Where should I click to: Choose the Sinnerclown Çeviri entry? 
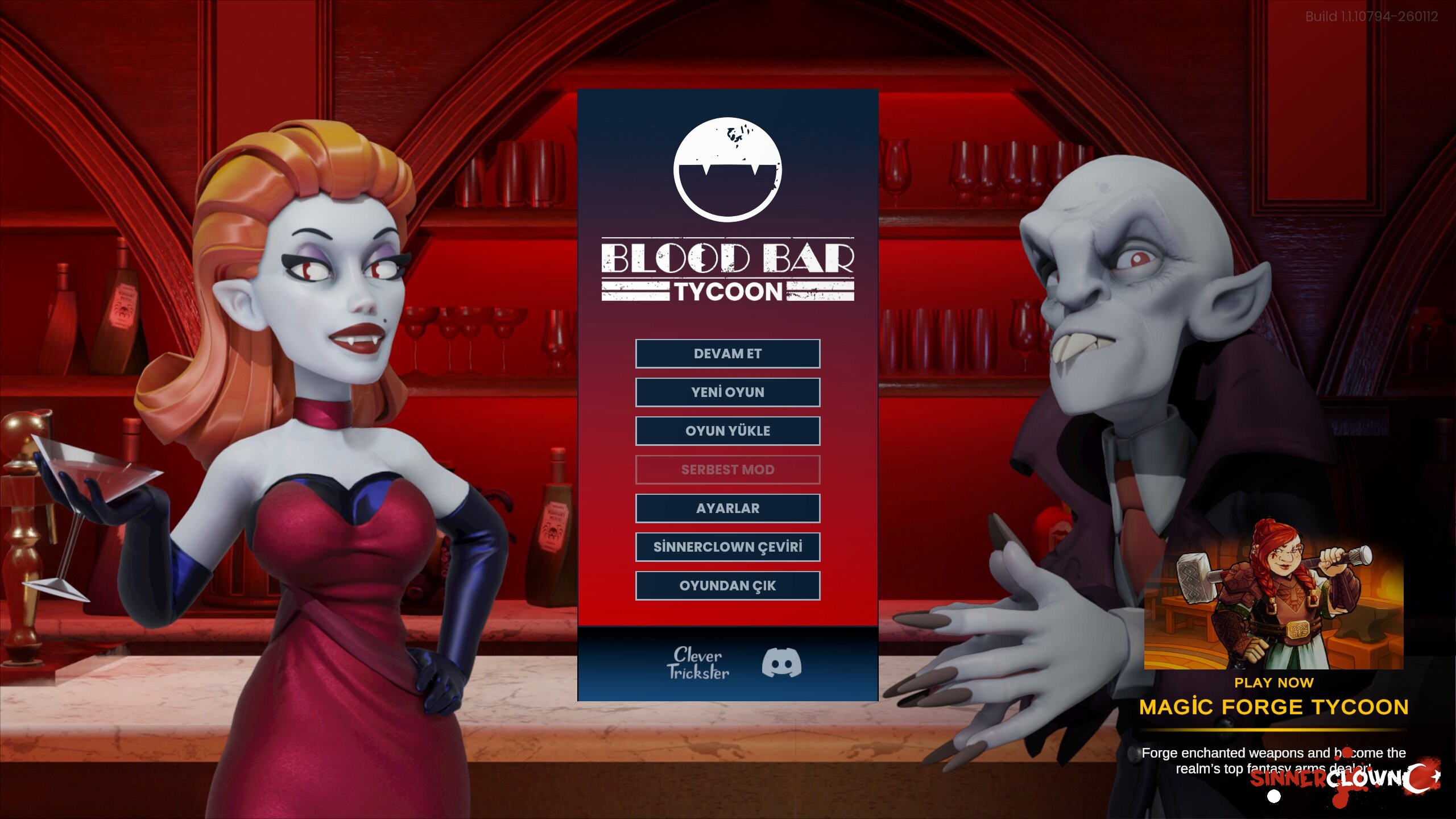point(727,547)
